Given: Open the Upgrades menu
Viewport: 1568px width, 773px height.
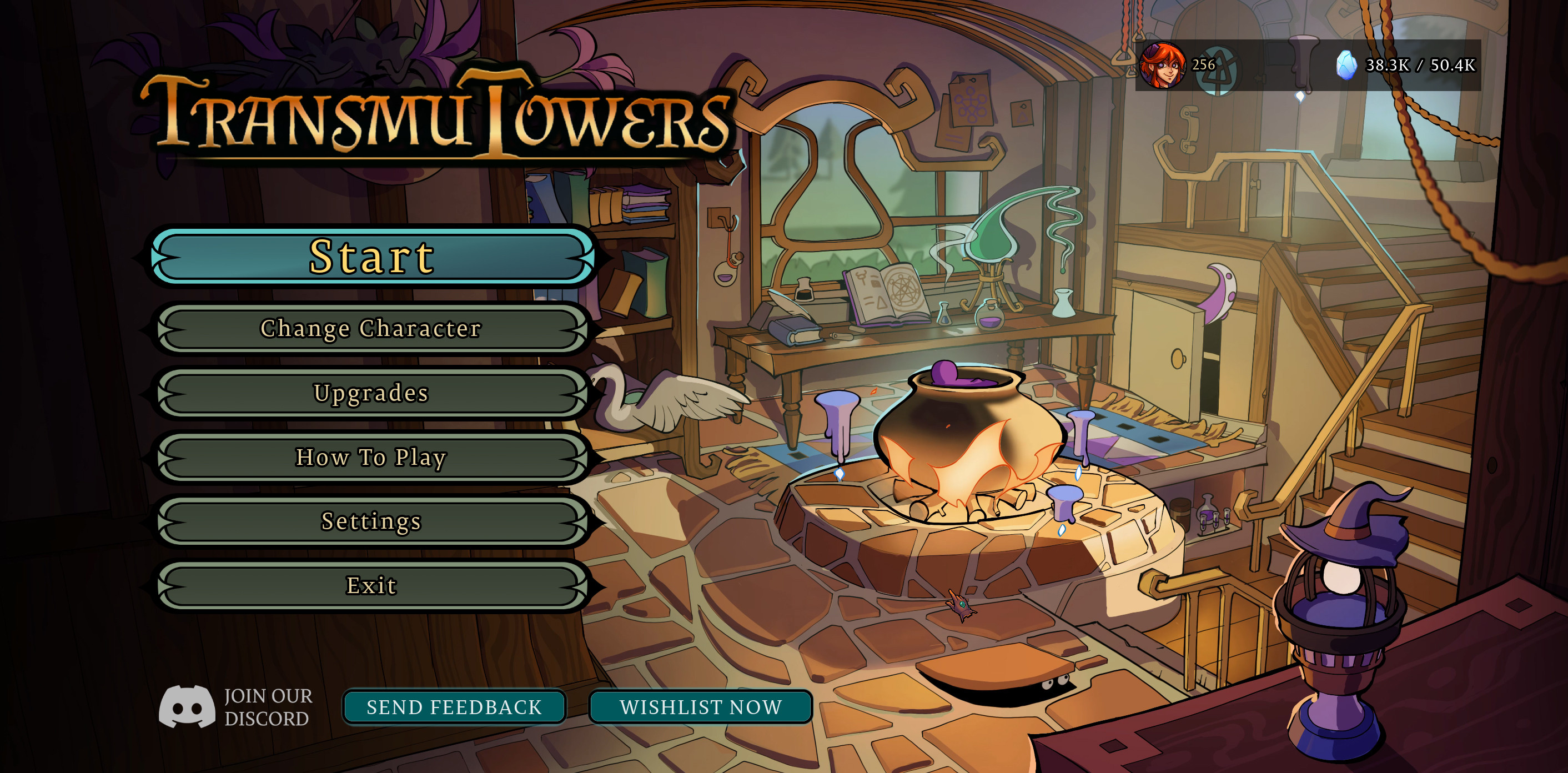Looking at the screenshot, I should (371, 393).
